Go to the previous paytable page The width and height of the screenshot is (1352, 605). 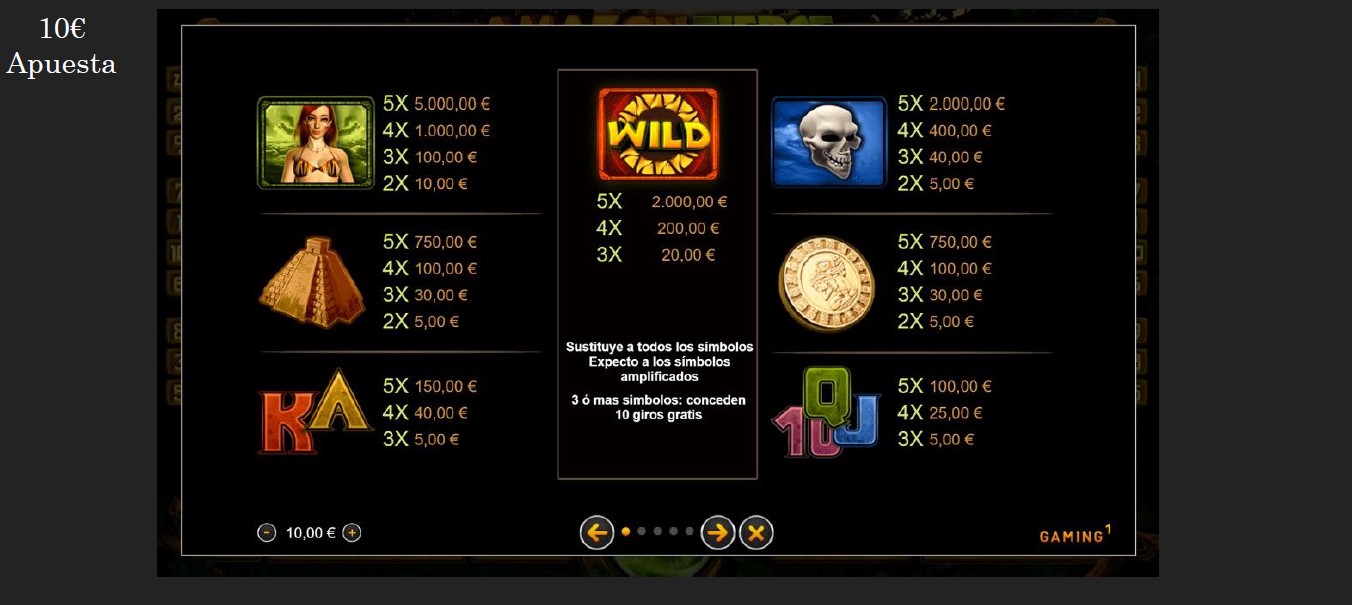tap(597, 533)
